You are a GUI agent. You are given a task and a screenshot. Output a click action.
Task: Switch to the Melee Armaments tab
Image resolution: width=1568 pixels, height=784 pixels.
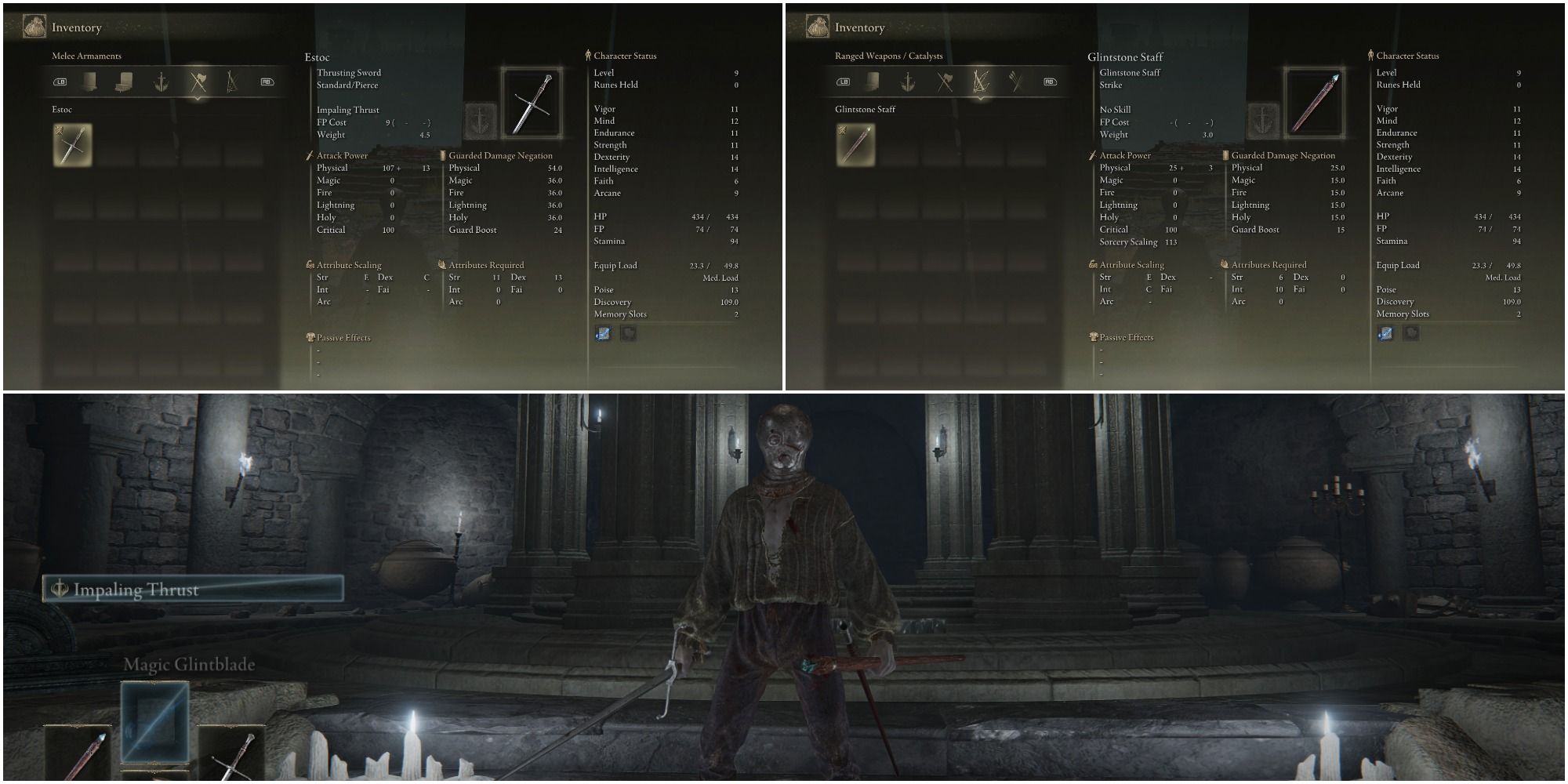pos(88,56)
